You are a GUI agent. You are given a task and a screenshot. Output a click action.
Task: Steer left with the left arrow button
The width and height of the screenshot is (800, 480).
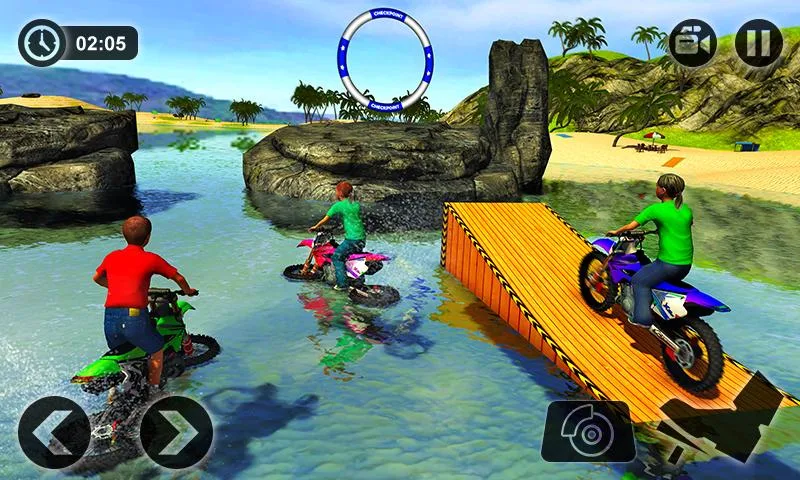pyautogui.click(x=54, y=432)
